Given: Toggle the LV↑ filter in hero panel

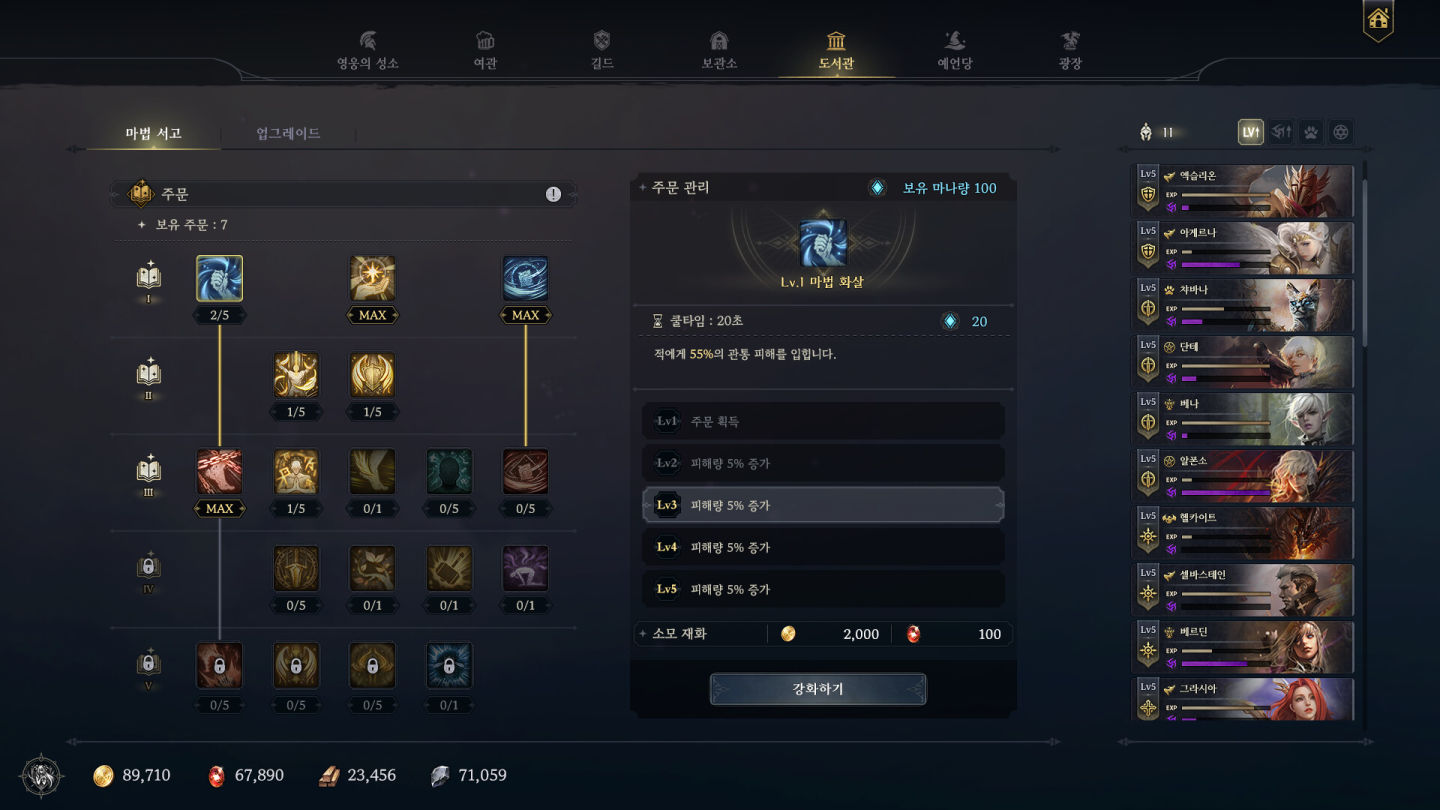Looking at the screenshot, I should [x=1249, y=131].
